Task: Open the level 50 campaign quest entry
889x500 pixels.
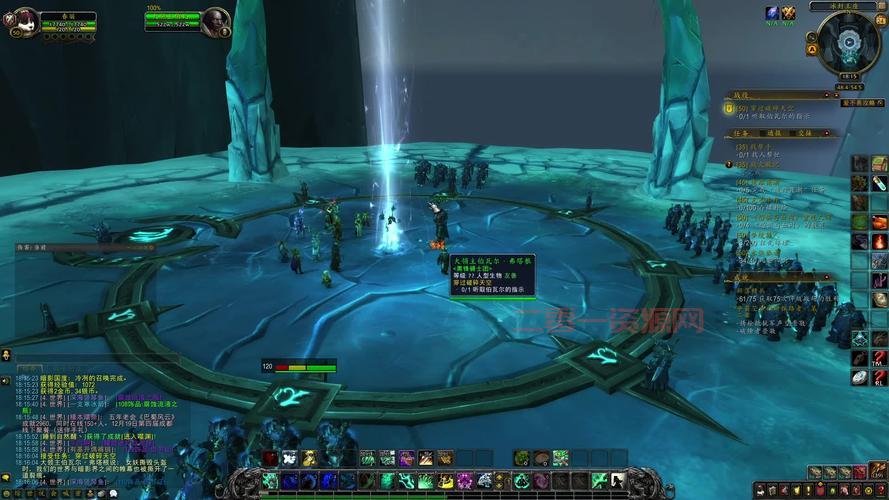Action: pos(770,107)
